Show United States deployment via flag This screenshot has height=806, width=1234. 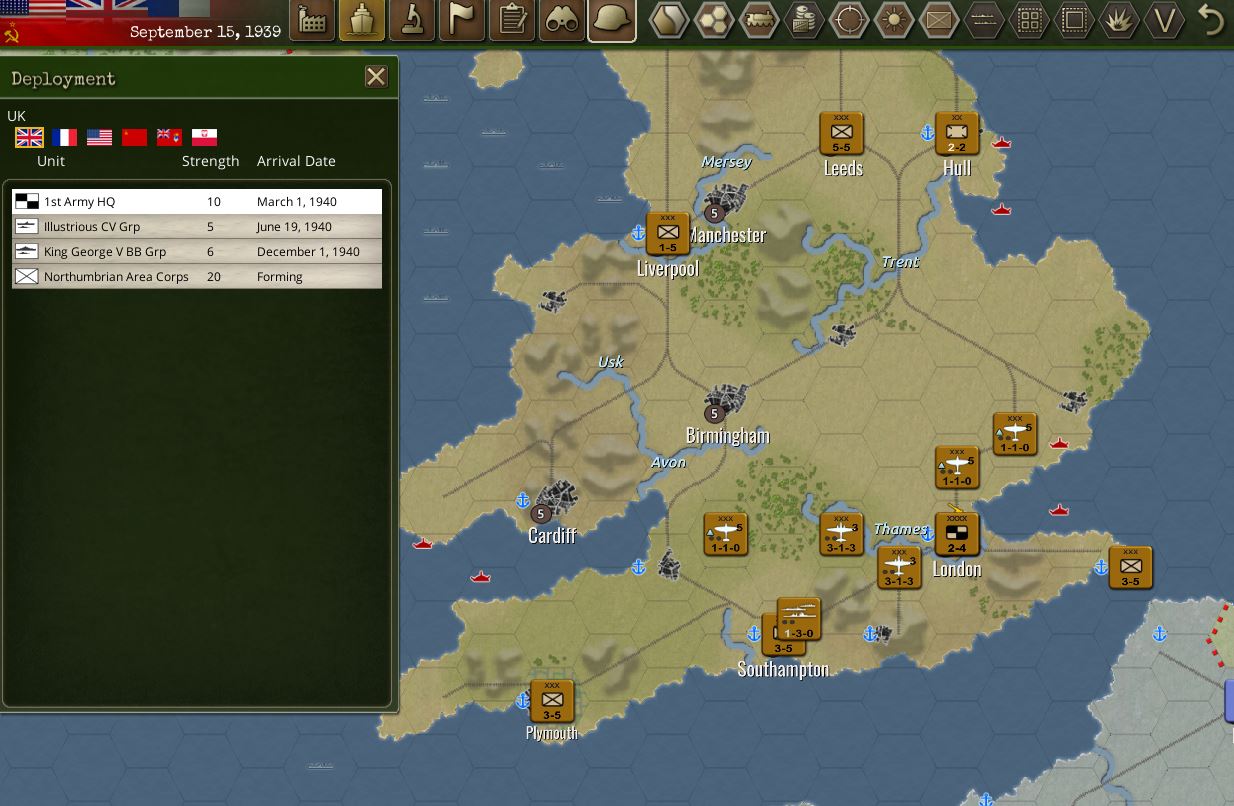point(99,137)
